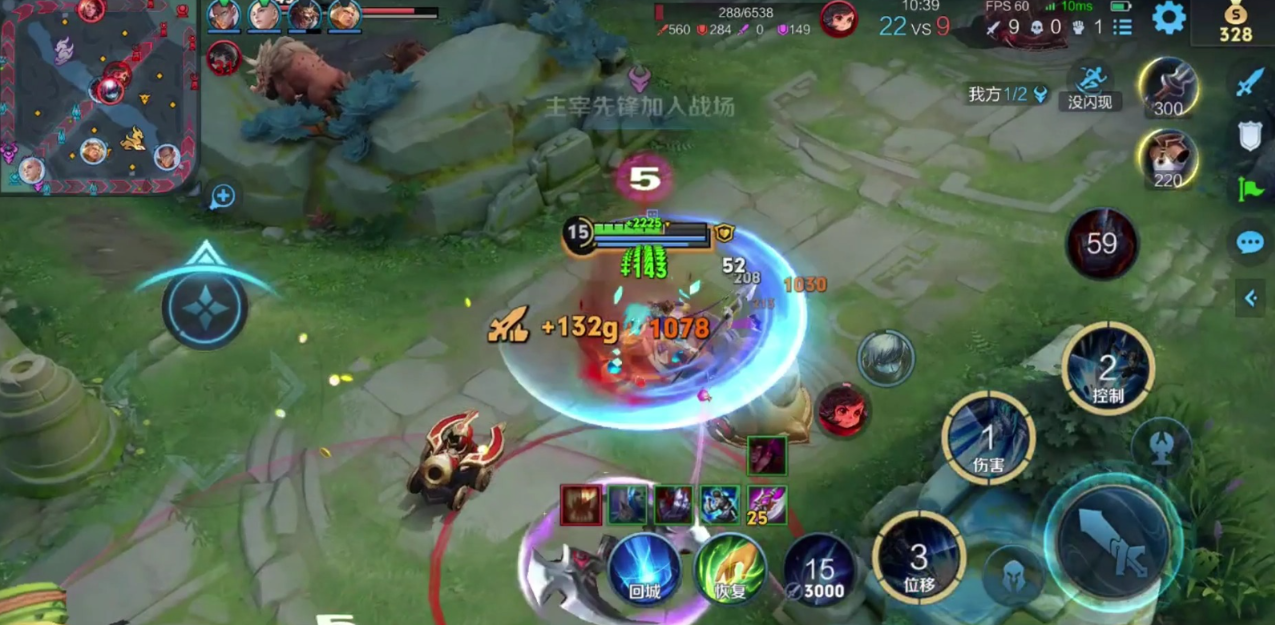Send the 没闪现 quick signal
The height and width of the screenshot is (625, 1275).
(x=1090, y=86)
